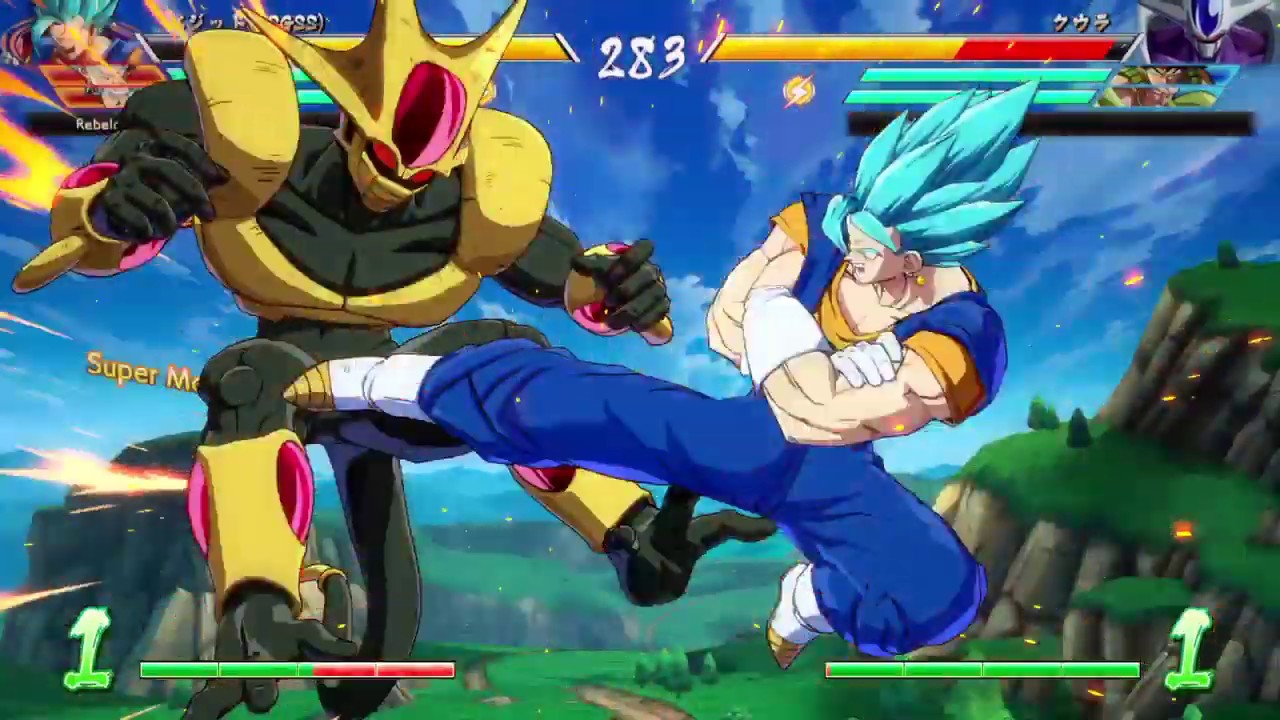Image resolution: width=1280 pixels, height=720 pixels.
Task: Open the Super M... notification text
Action: click(x=140, y=372)
